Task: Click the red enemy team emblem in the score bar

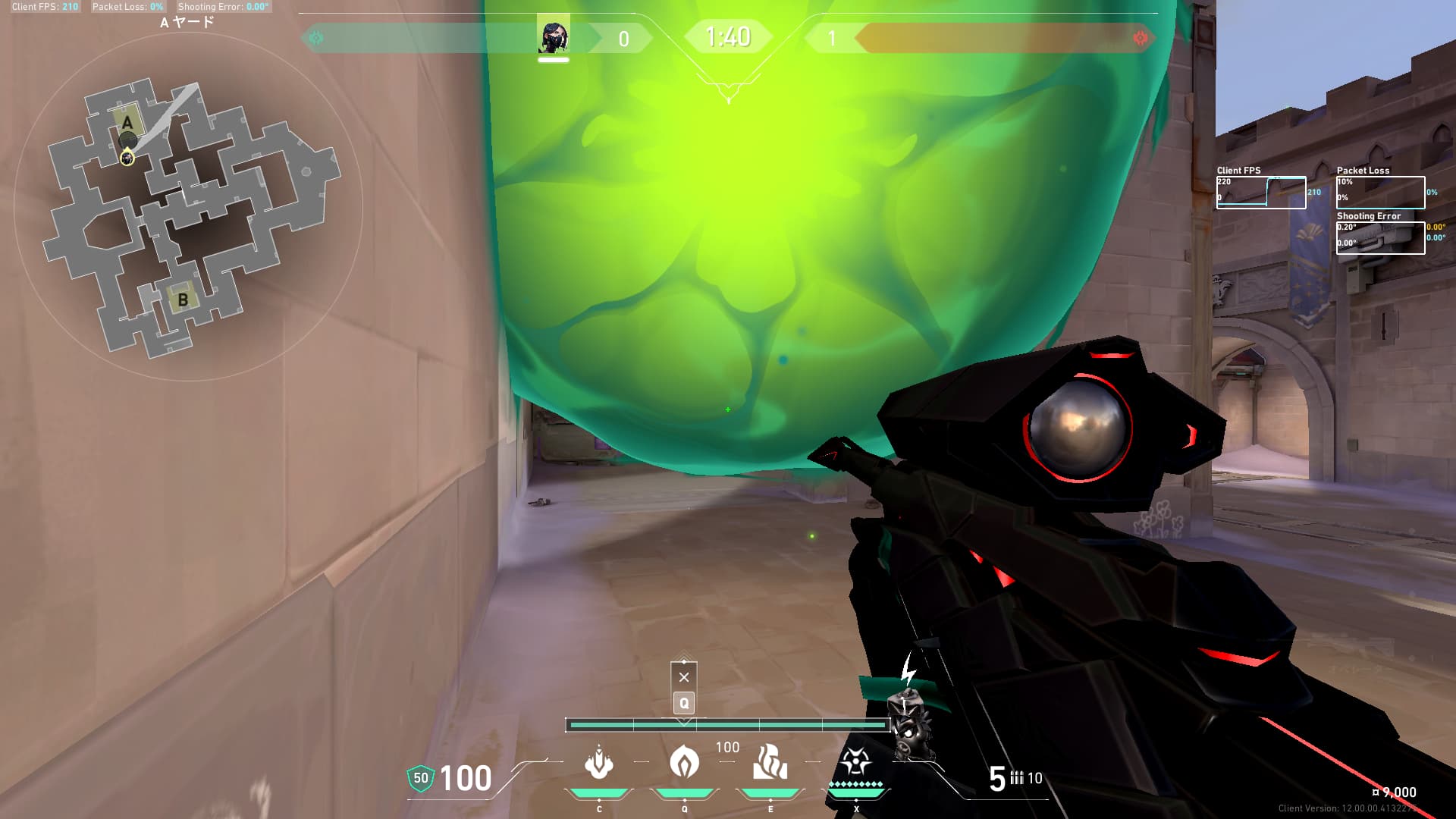Action: [1140, 38]
